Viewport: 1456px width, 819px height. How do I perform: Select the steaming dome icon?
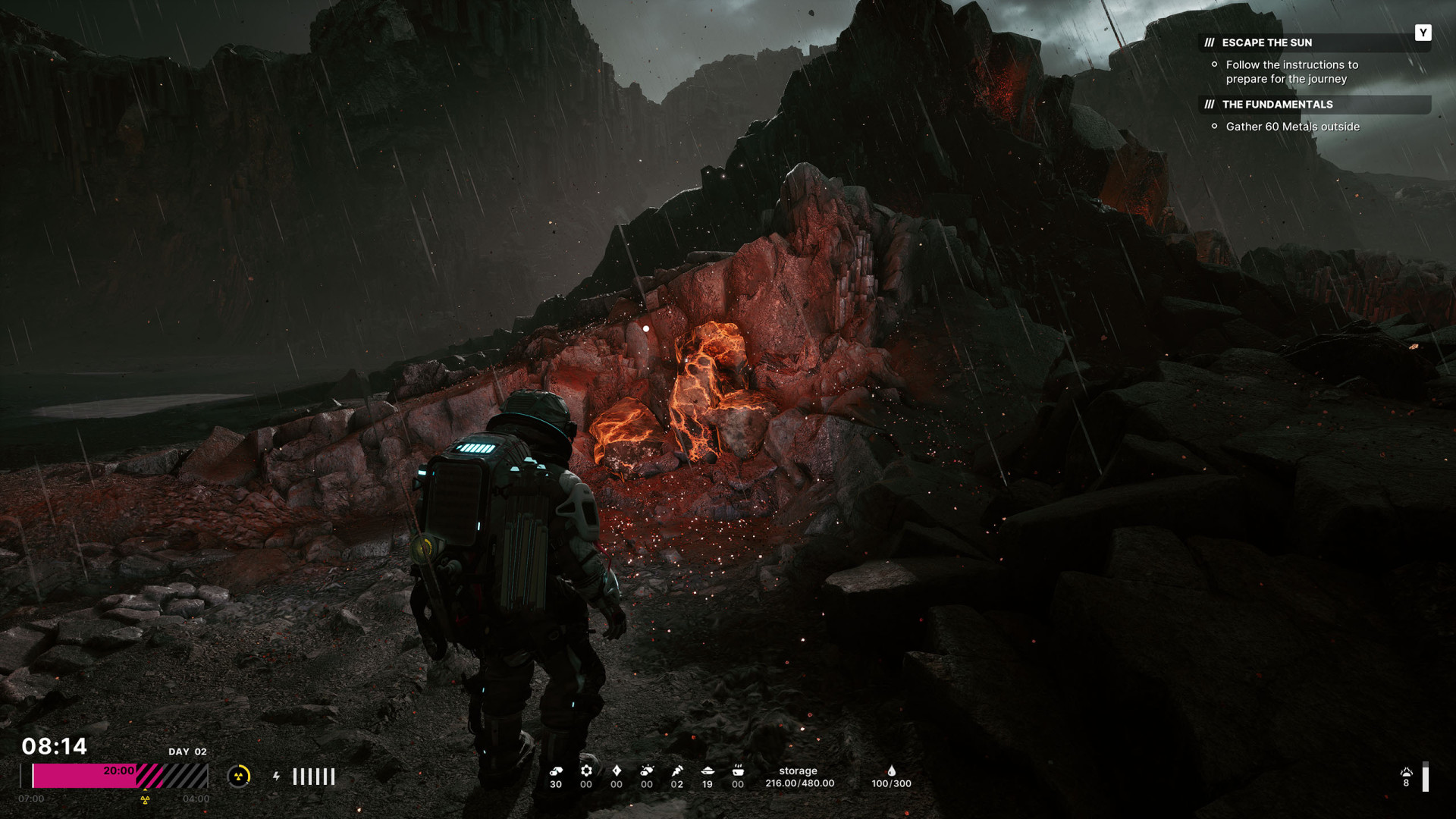click(x=1406, y=772)
